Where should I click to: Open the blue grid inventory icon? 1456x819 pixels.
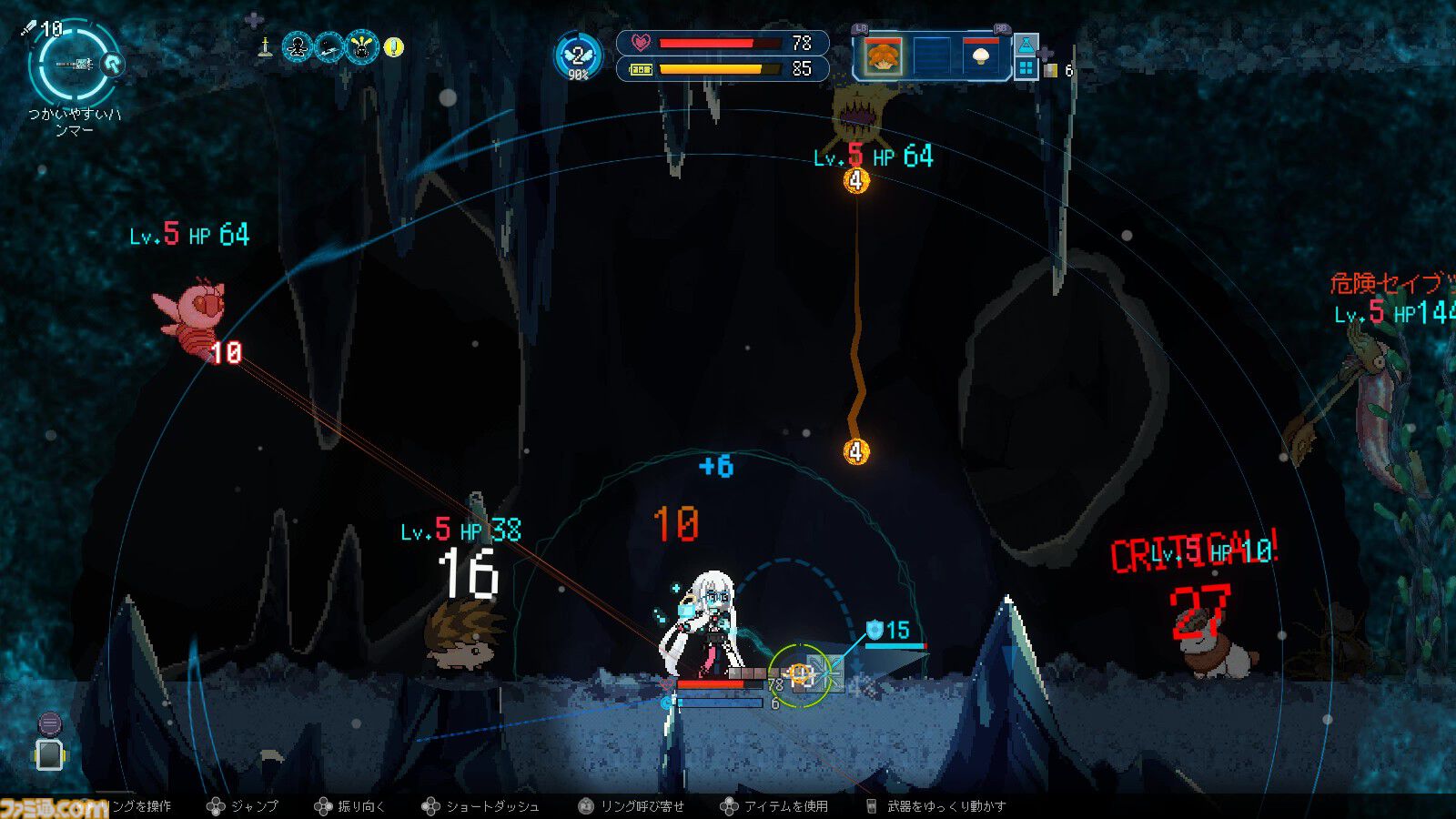(x=1026, y=69)
